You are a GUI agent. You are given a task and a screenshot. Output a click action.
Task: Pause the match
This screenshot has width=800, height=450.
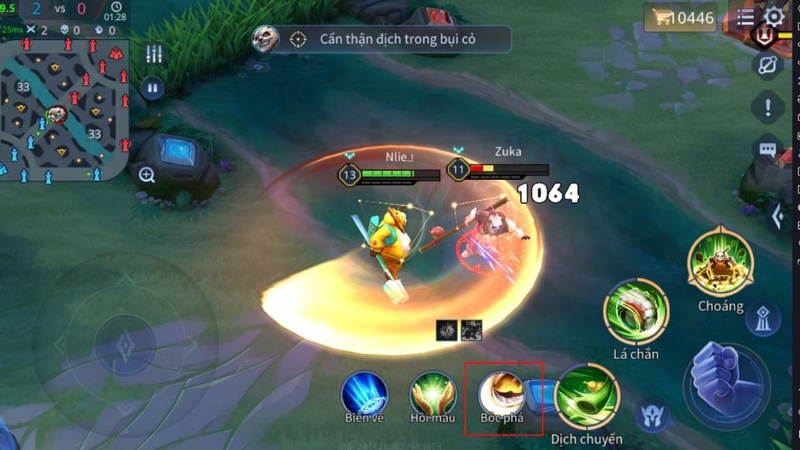click(x=153, y=87)
